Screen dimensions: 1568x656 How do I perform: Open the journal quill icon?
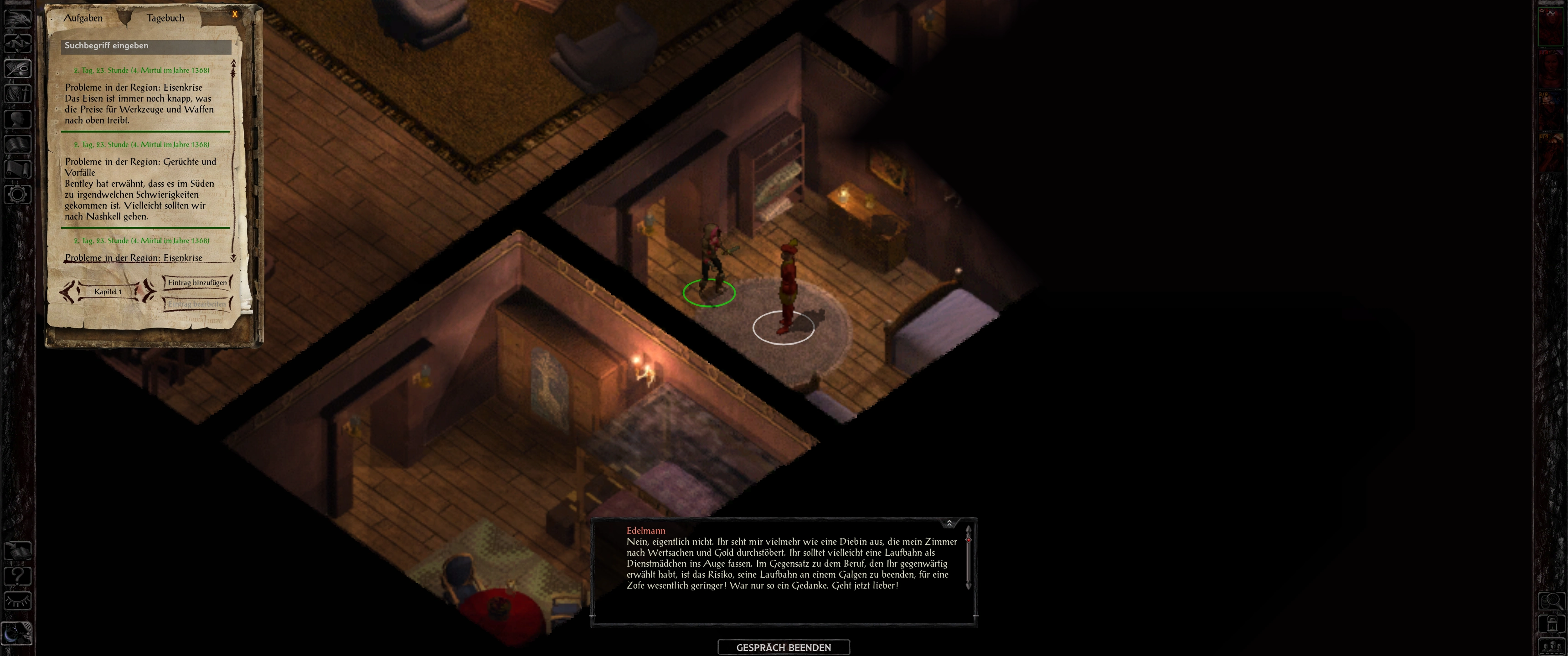(x=18, y=68)
